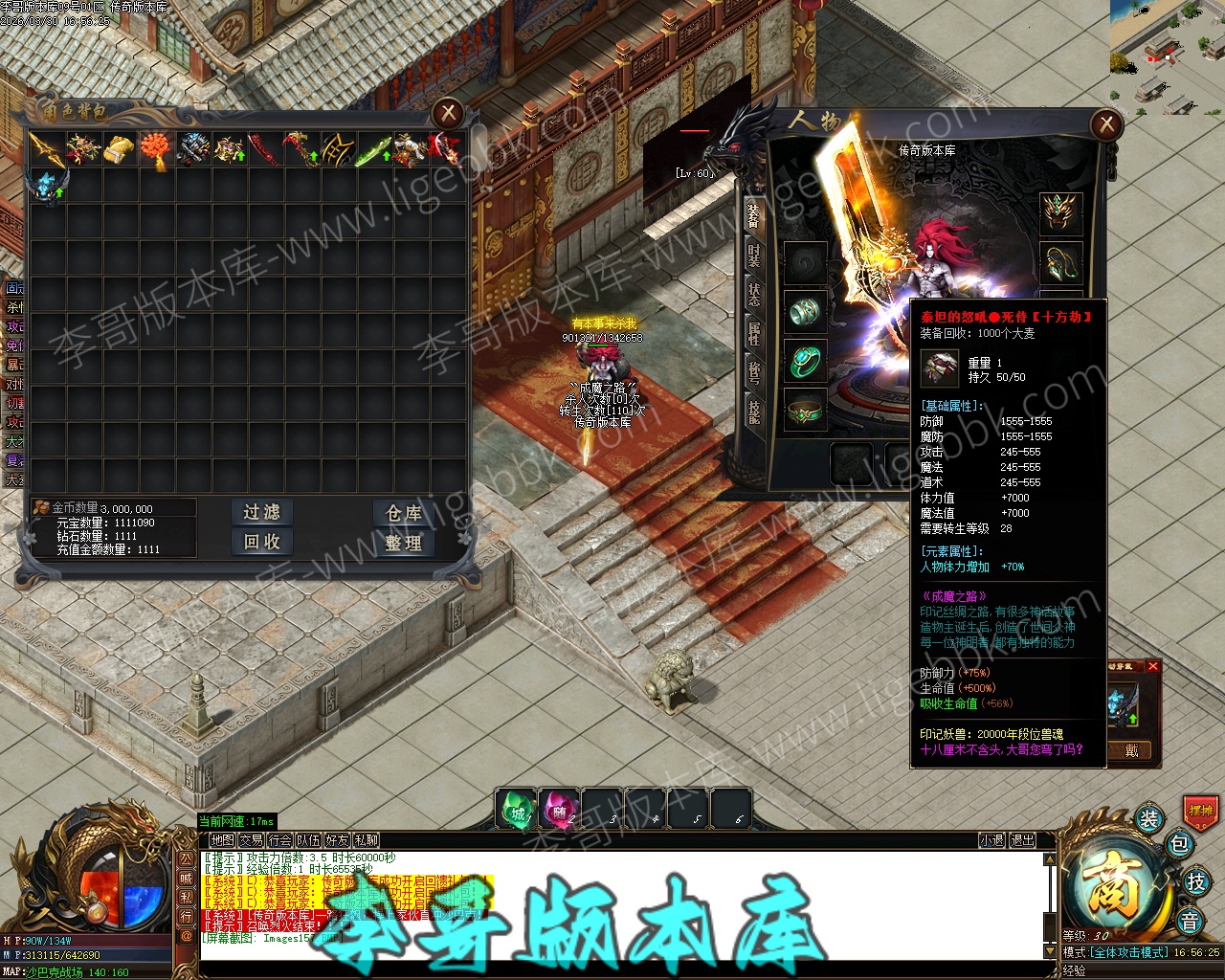Switch to the 时装 fashion tab
This screenshot has width=1225, height=980.
(754, 255)
